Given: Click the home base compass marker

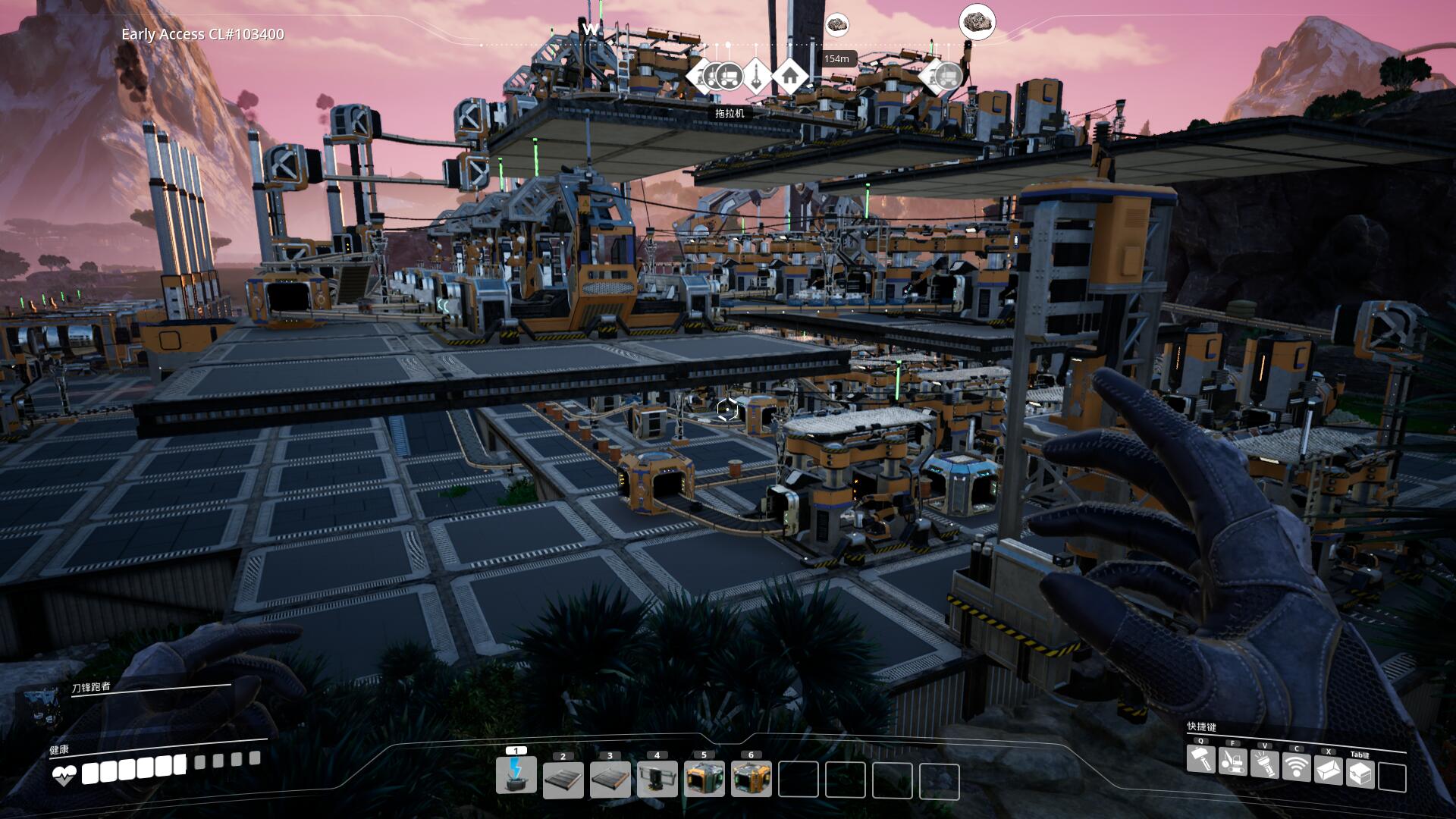Looking at the screenshot, I should point(790,75).
